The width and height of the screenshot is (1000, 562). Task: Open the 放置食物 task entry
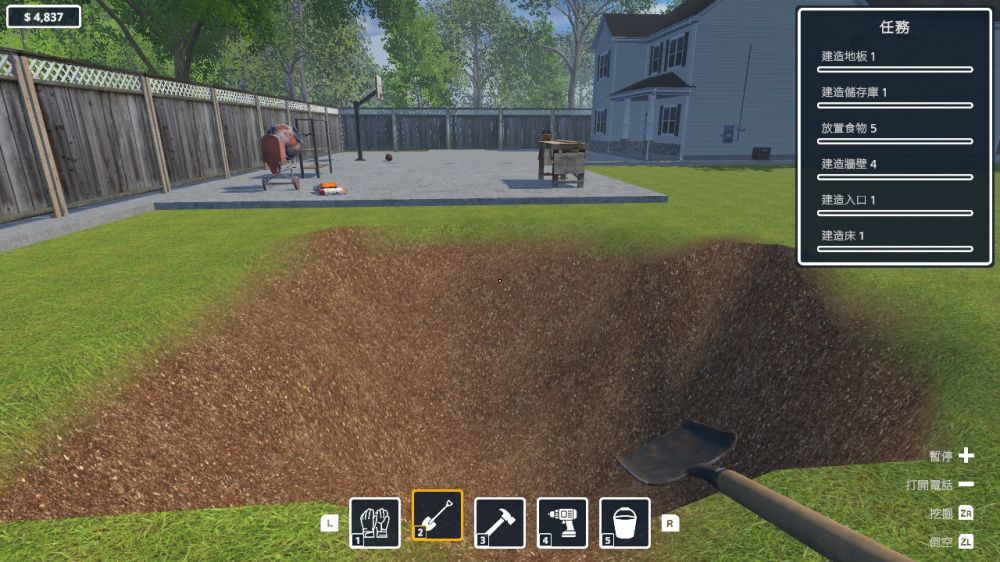click(895, 133)
